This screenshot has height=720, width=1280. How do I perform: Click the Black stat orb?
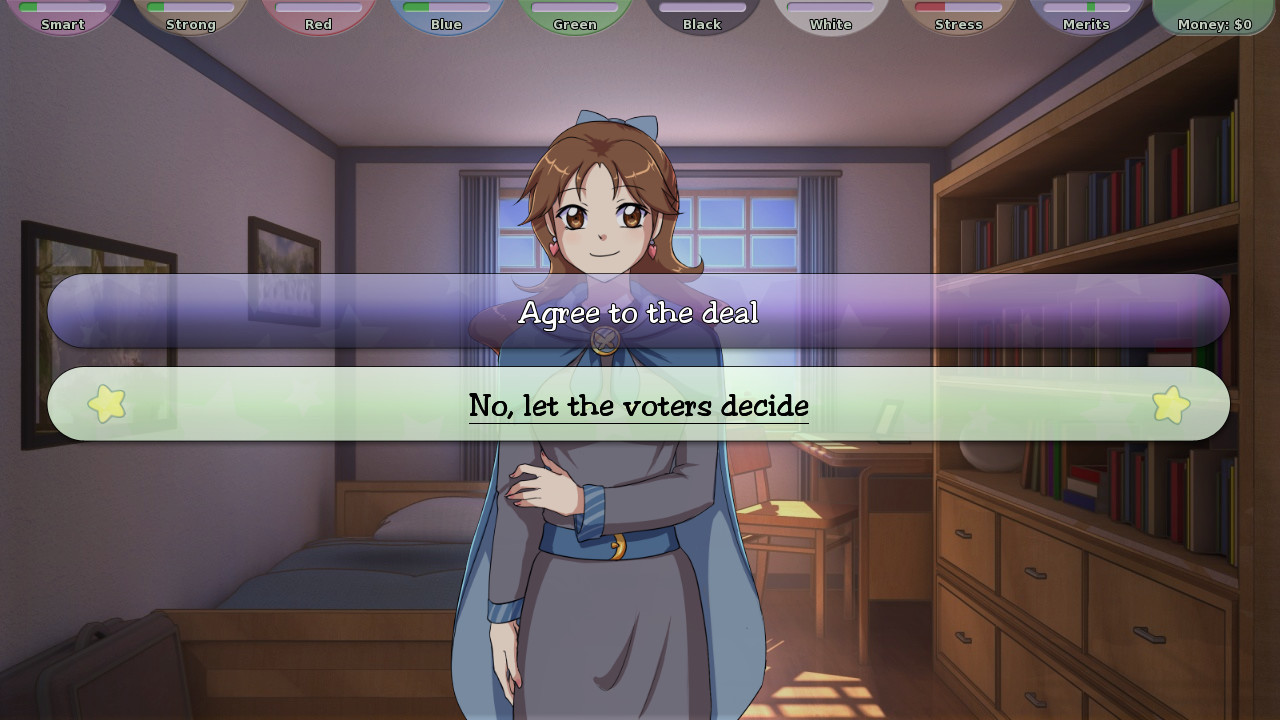coord(701,18)
